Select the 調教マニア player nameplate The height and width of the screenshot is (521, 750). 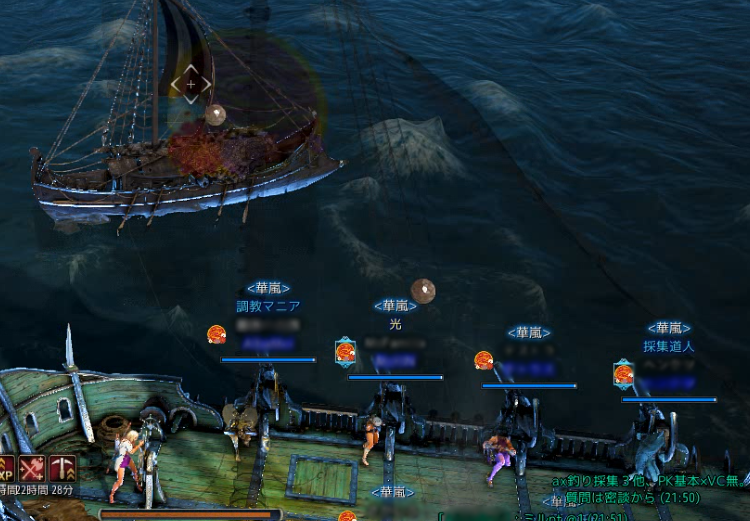(x=268, y=306)
